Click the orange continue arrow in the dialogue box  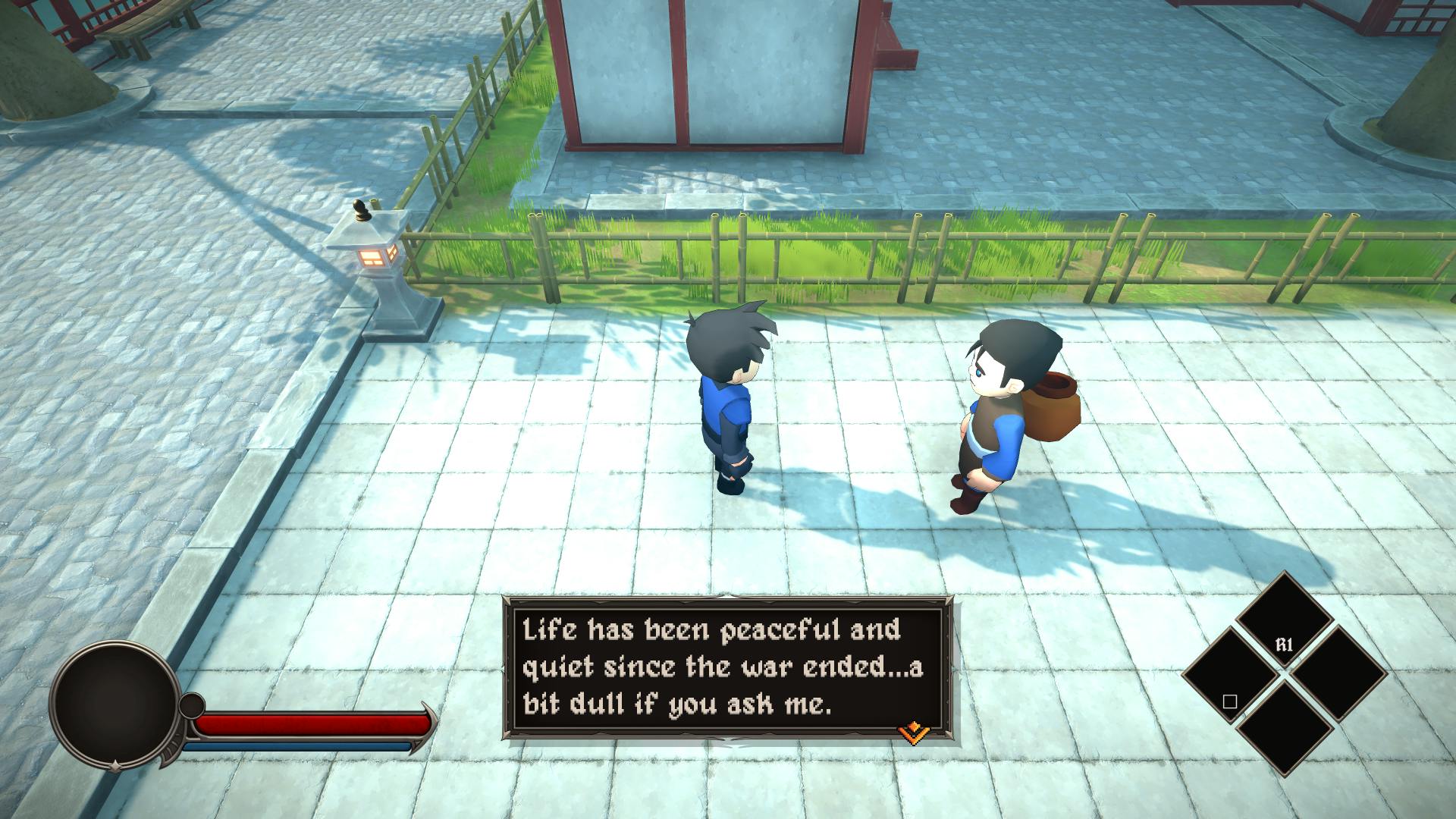[914, 732]
